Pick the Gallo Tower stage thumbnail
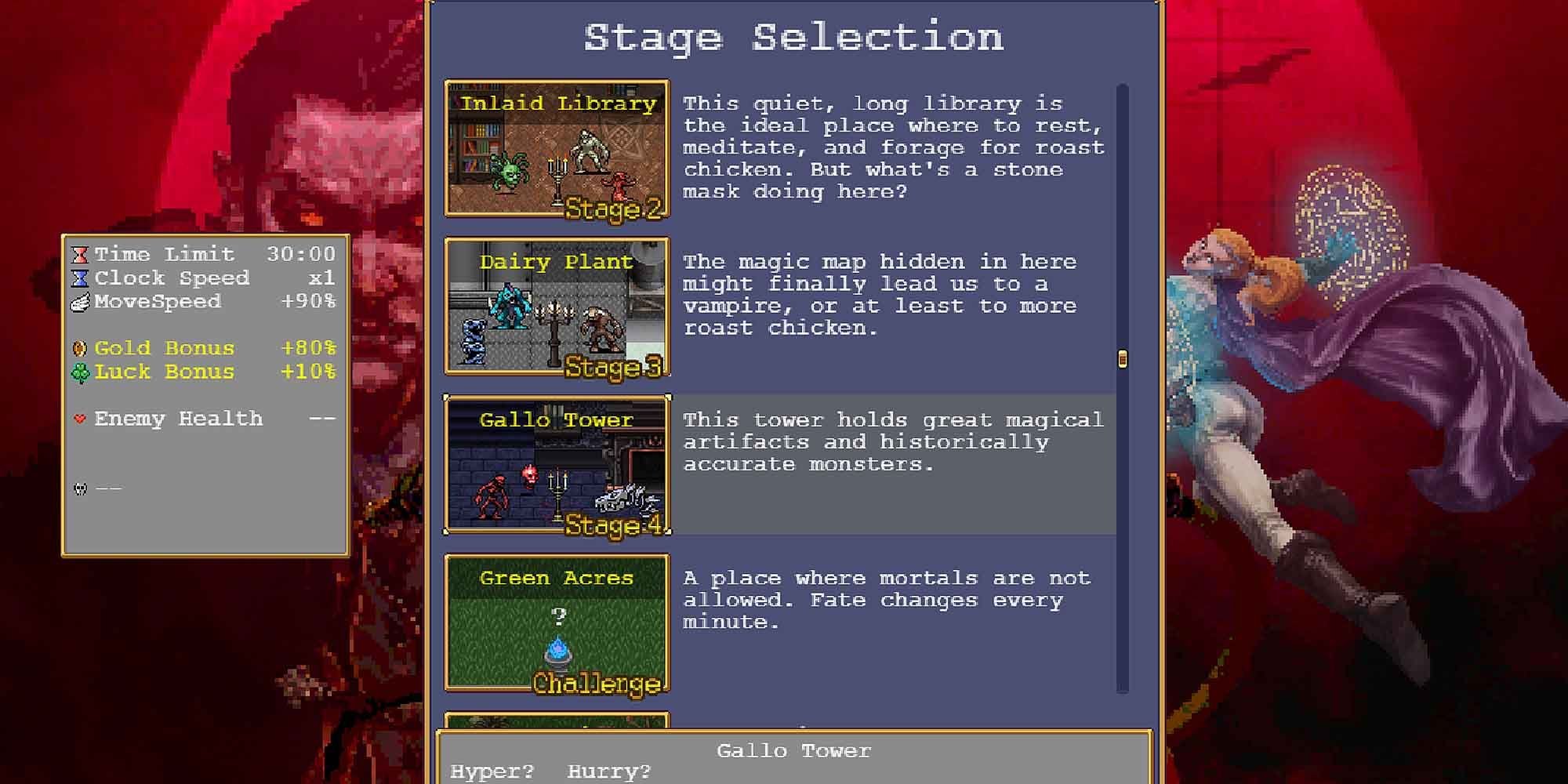Viewport: 1568px width, 784px height. [557, 465]
